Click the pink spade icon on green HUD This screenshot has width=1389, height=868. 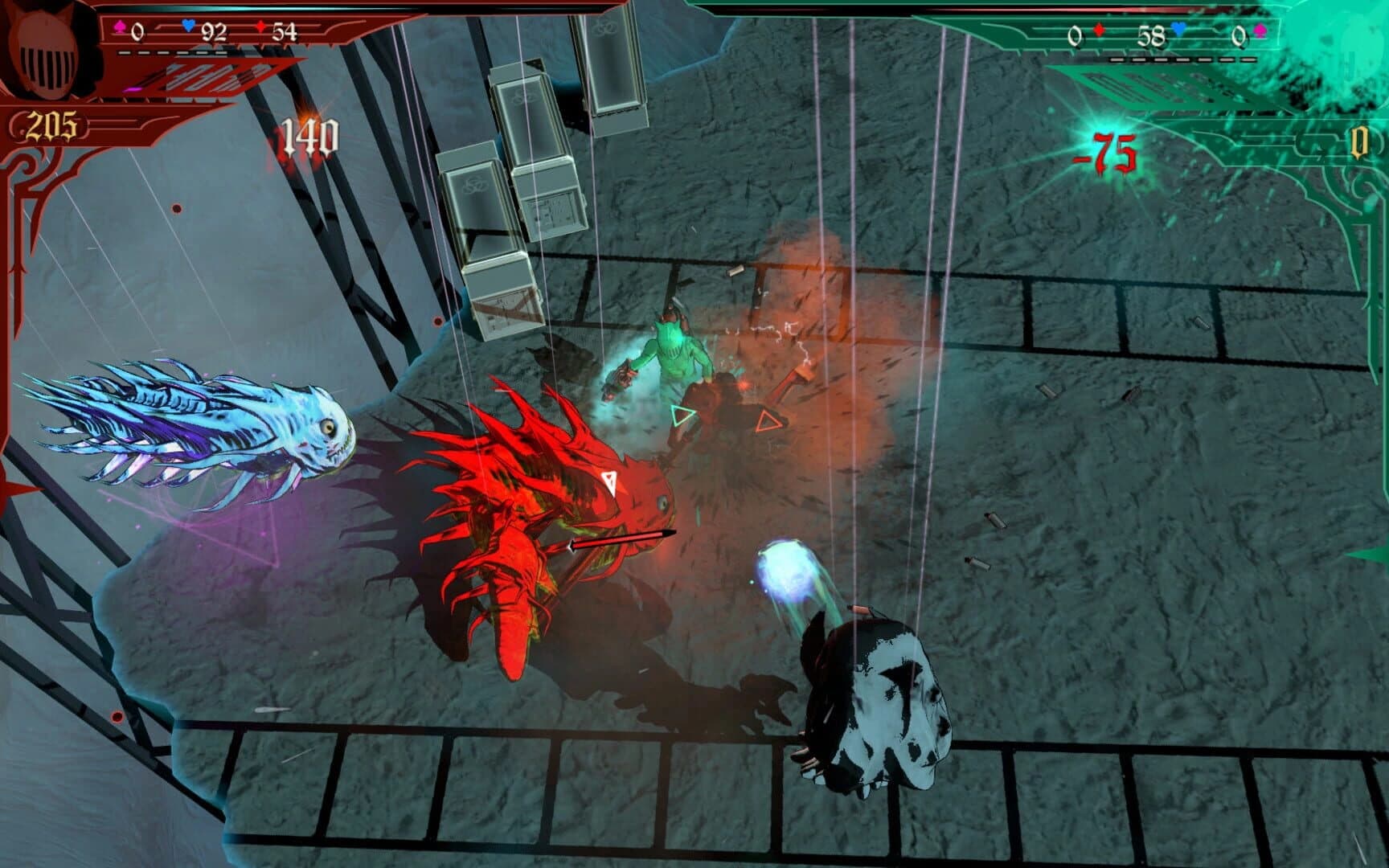(1260, 31)
